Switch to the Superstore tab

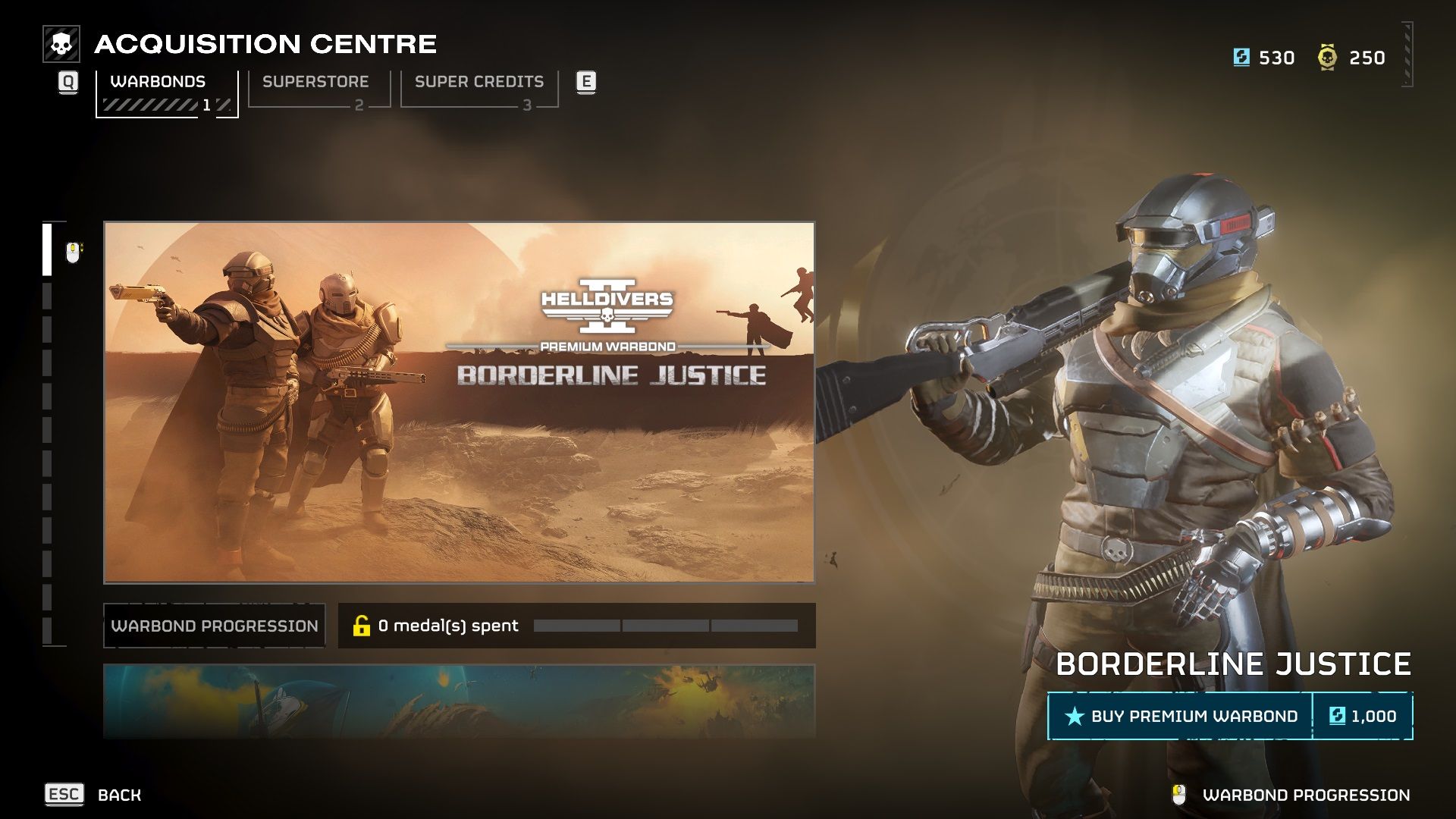(x=315, y=82)
